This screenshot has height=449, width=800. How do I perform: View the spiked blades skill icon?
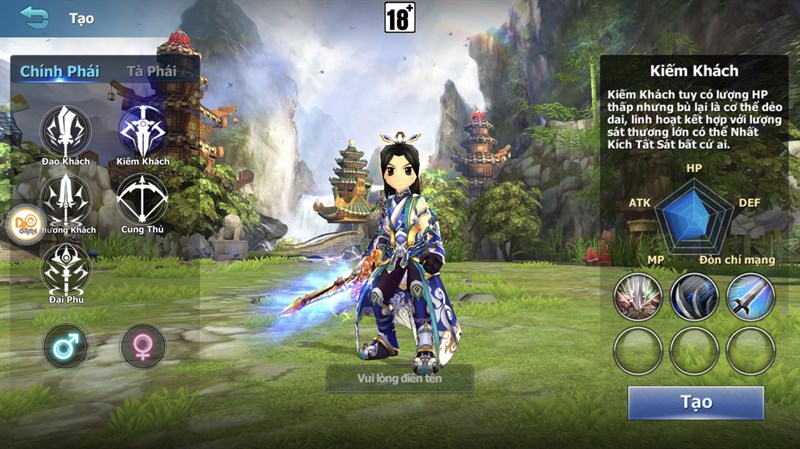(x=638, y=297)
